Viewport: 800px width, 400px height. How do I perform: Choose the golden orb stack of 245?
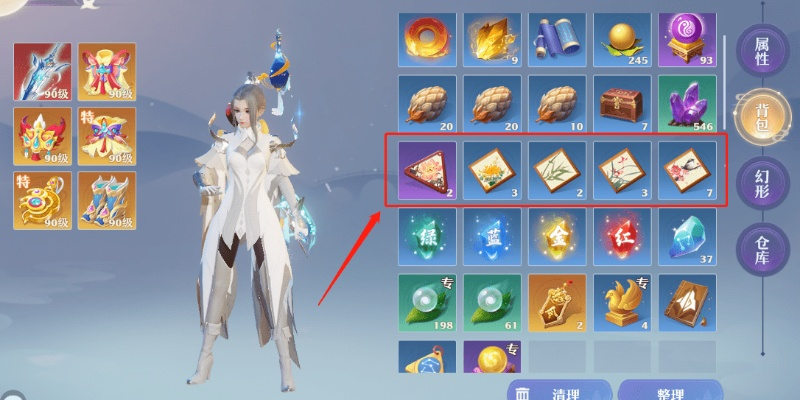tap(622, 40)
